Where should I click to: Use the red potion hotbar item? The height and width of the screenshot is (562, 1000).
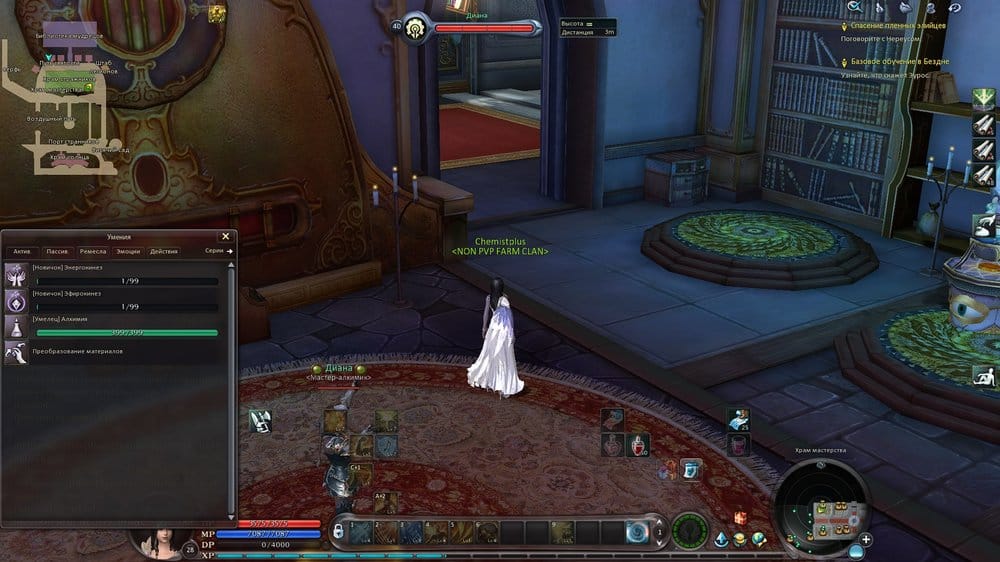(x=638, y=443)
